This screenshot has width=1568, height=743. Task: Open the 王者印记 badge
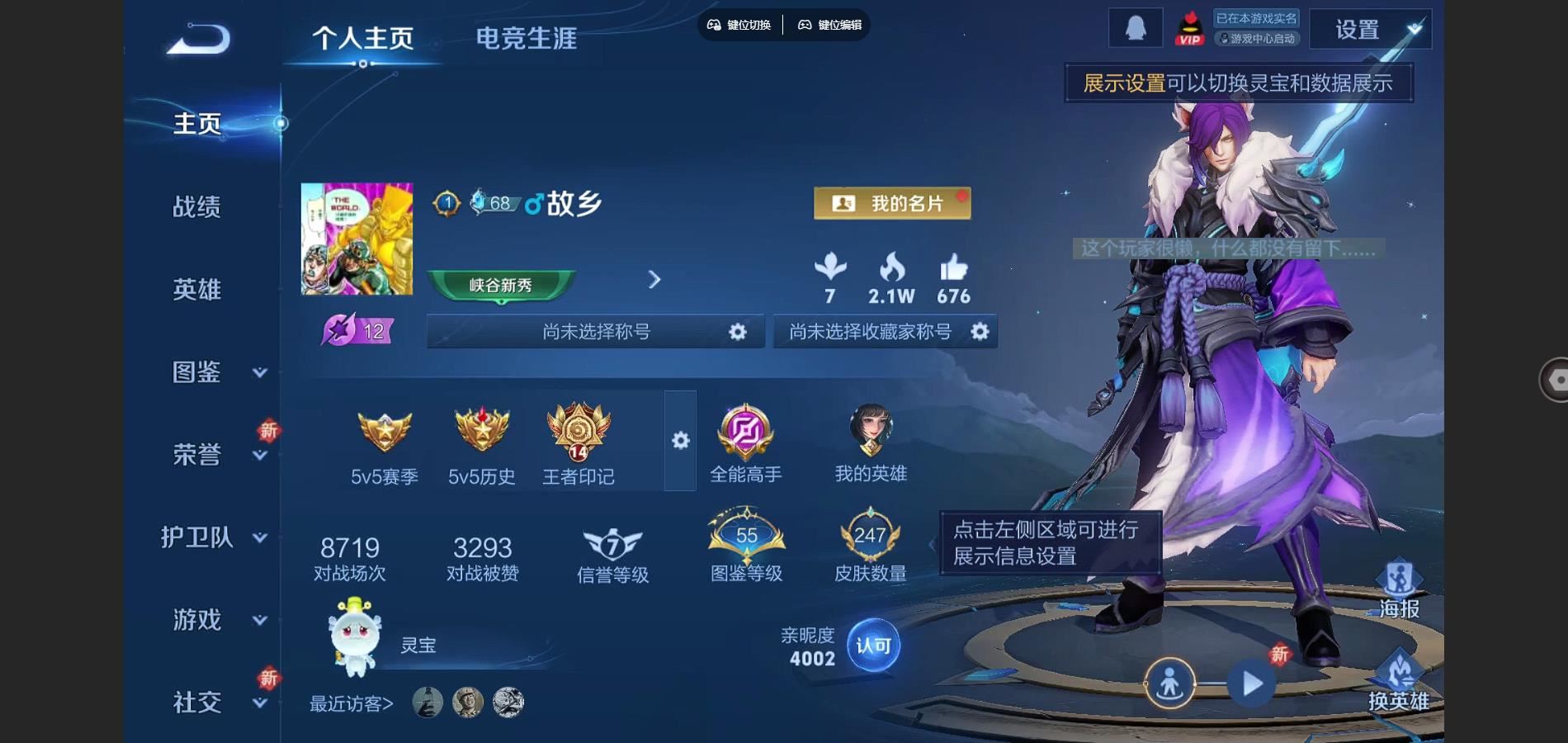[579, 446]
